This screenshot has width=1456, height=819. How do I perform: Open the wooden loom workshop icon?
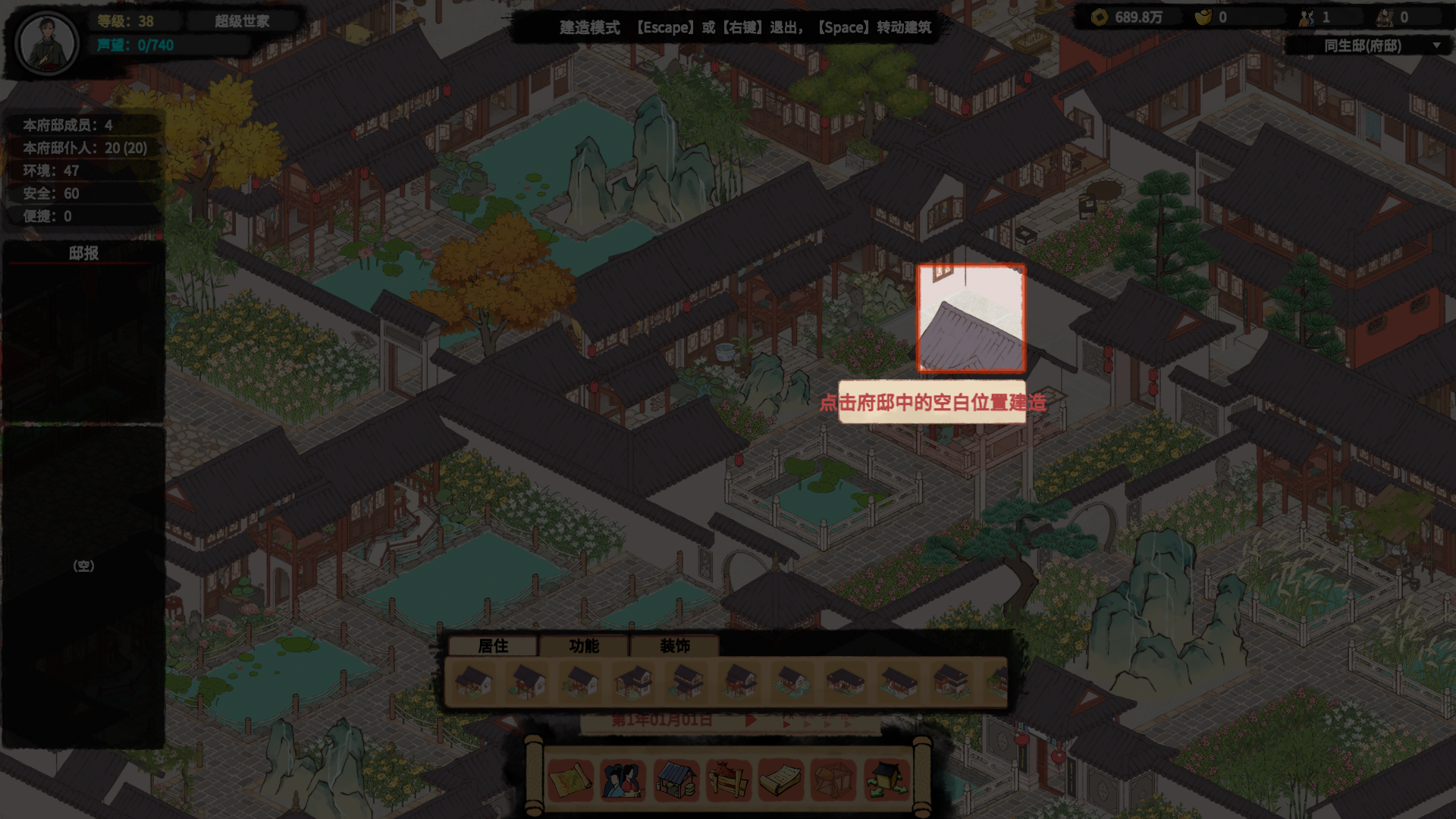click(833, 780)
